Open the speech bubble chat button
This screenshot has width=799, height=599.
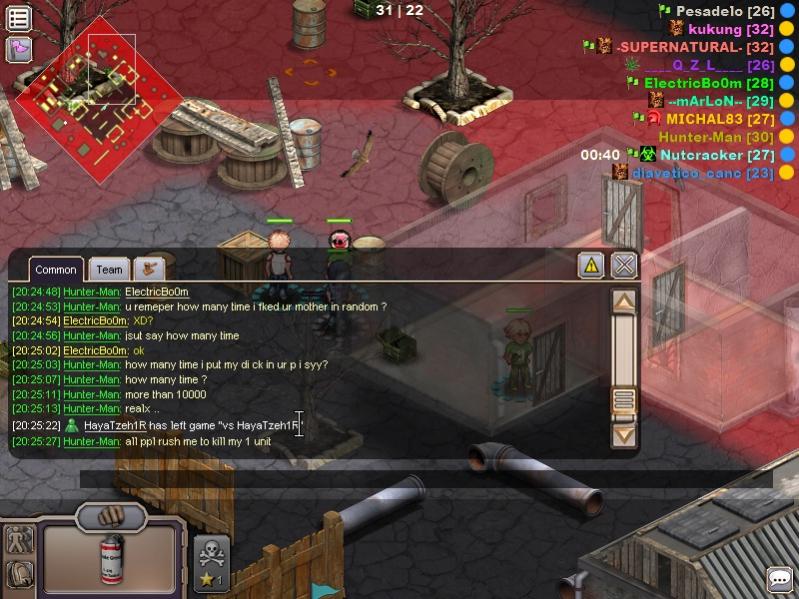[780, 579]
